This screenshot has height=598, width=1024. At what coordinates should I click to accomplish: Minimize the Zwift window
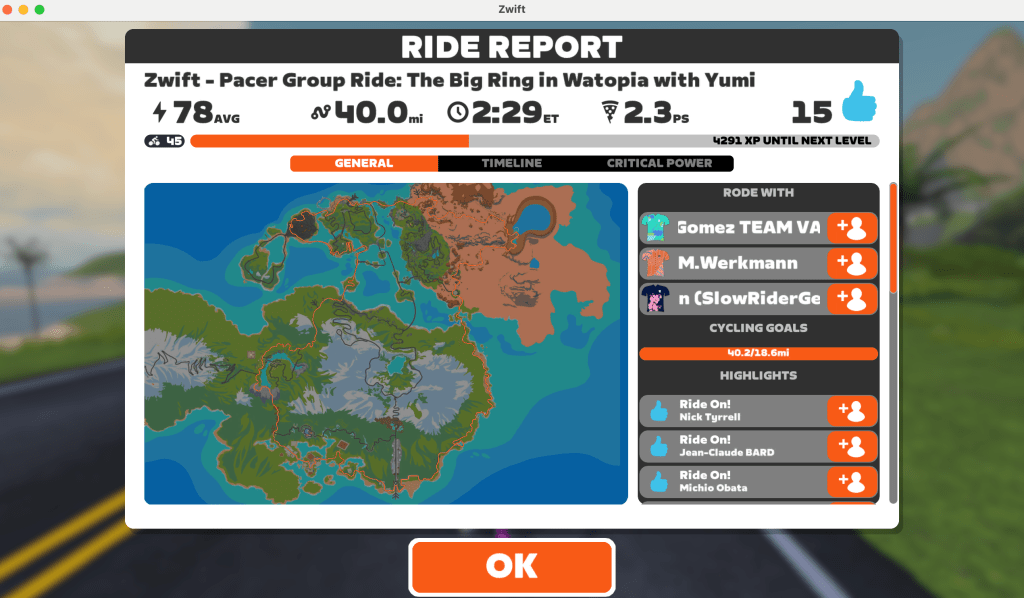click(24, 9)
